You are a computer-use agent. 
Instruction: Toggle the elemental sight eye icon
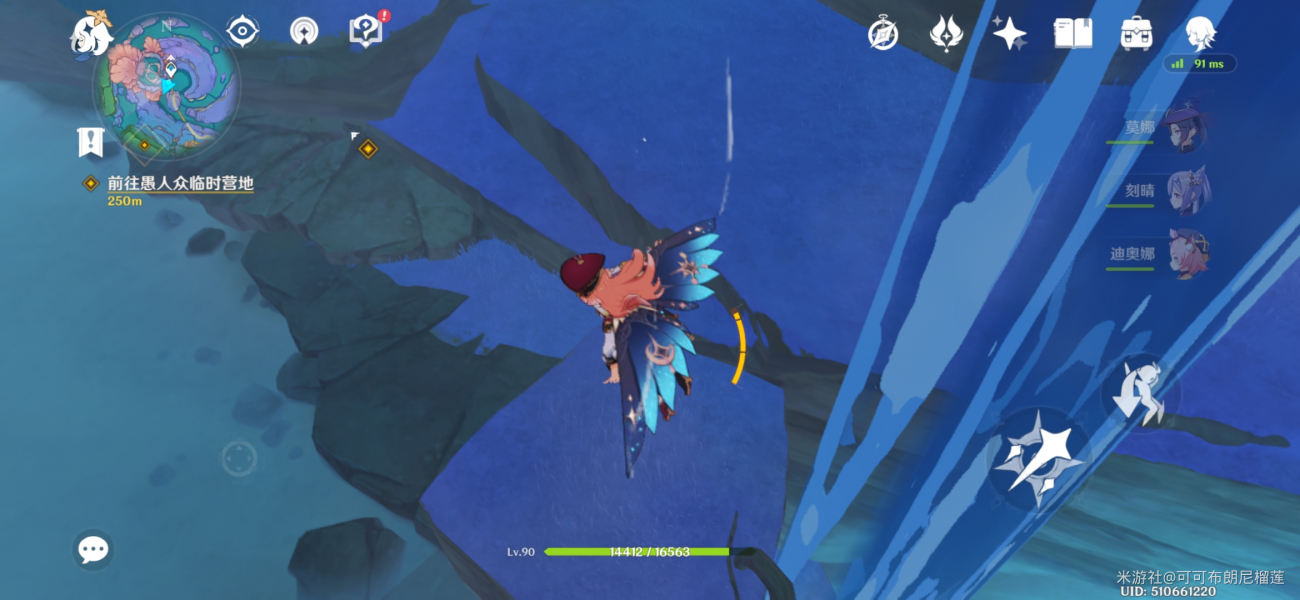(x=242, y=32)
